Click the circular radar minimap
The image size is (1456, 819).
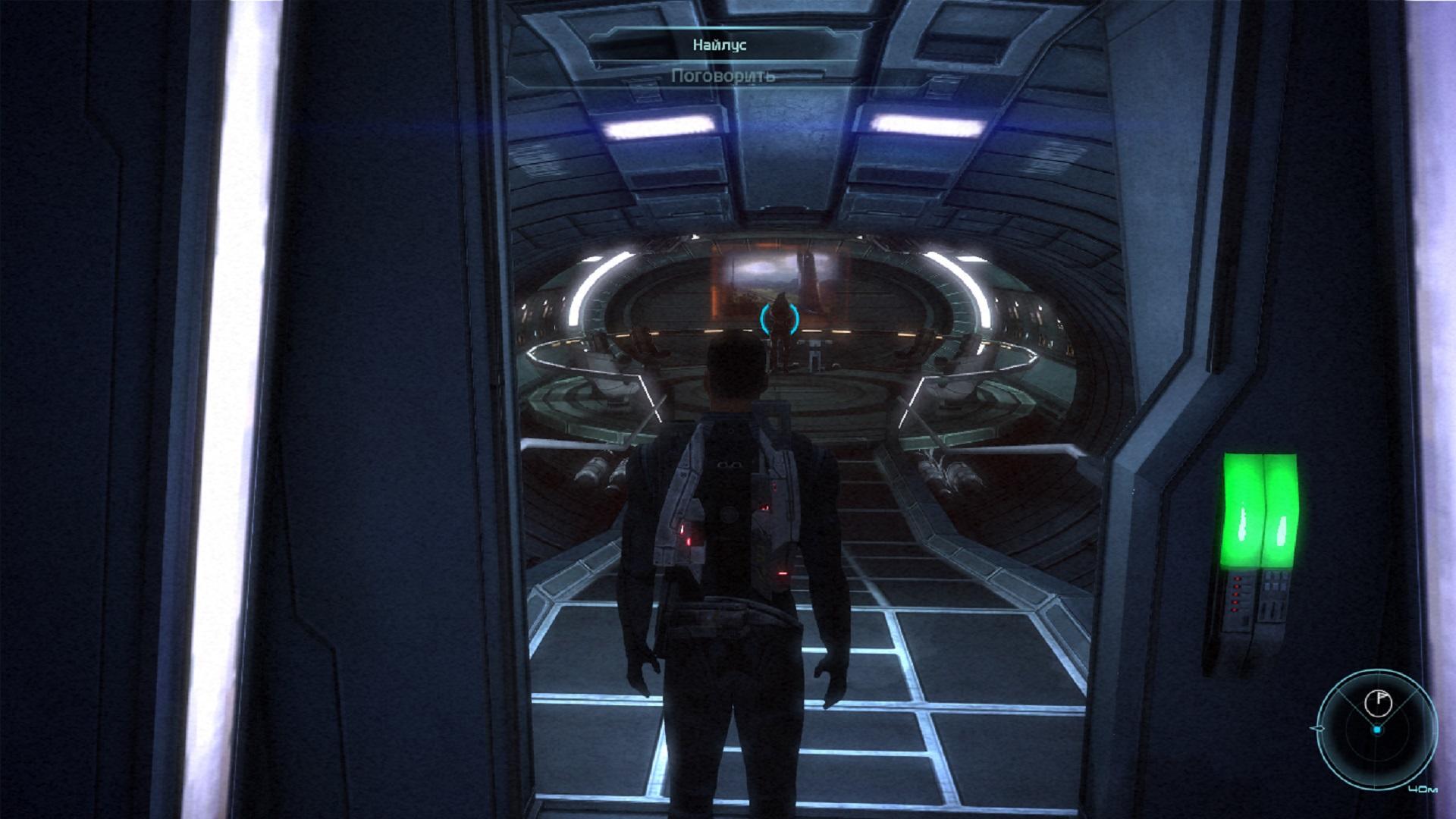point(1376,729)
